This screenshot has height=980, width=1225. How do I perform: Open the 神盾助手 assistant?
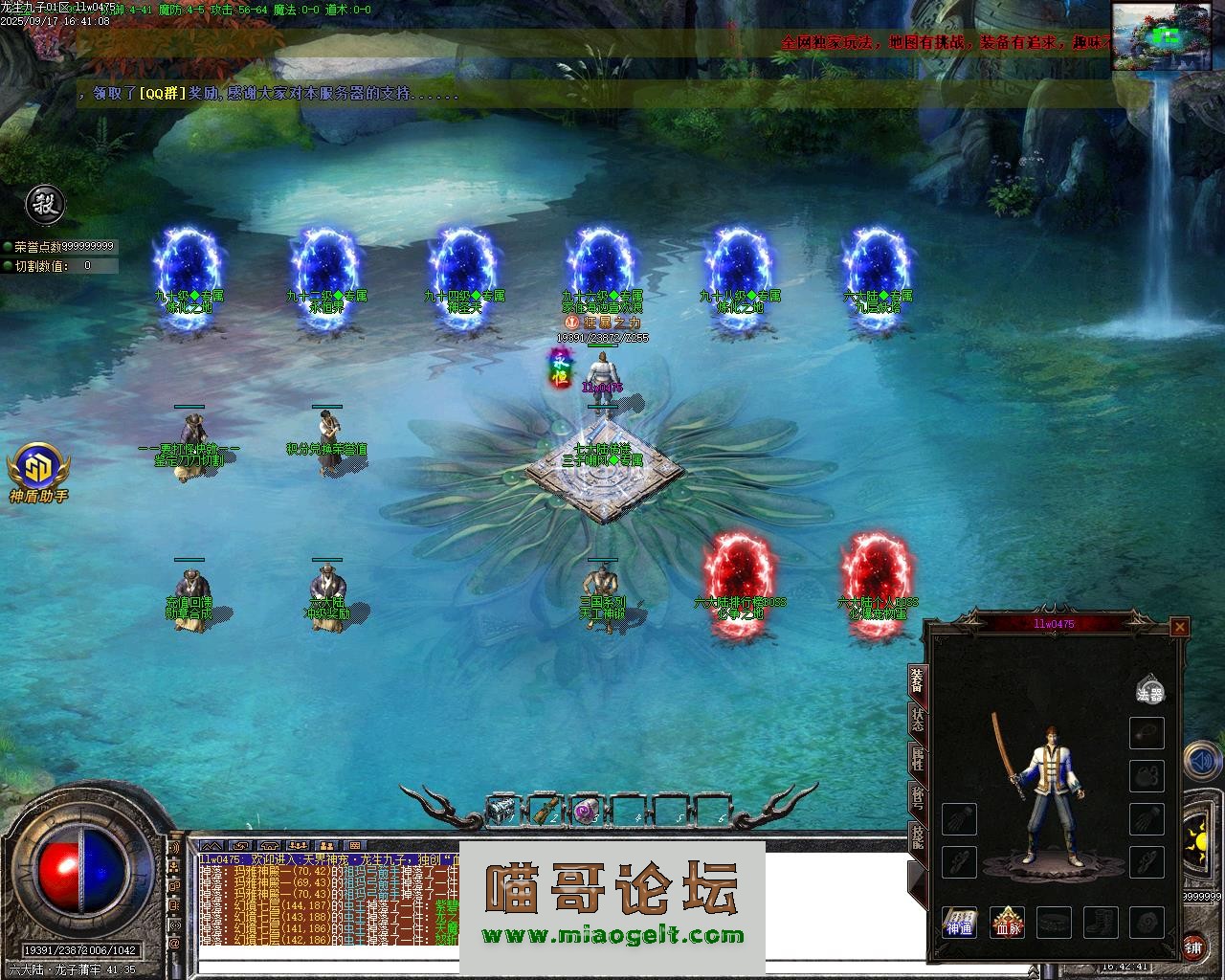point(39,473)
